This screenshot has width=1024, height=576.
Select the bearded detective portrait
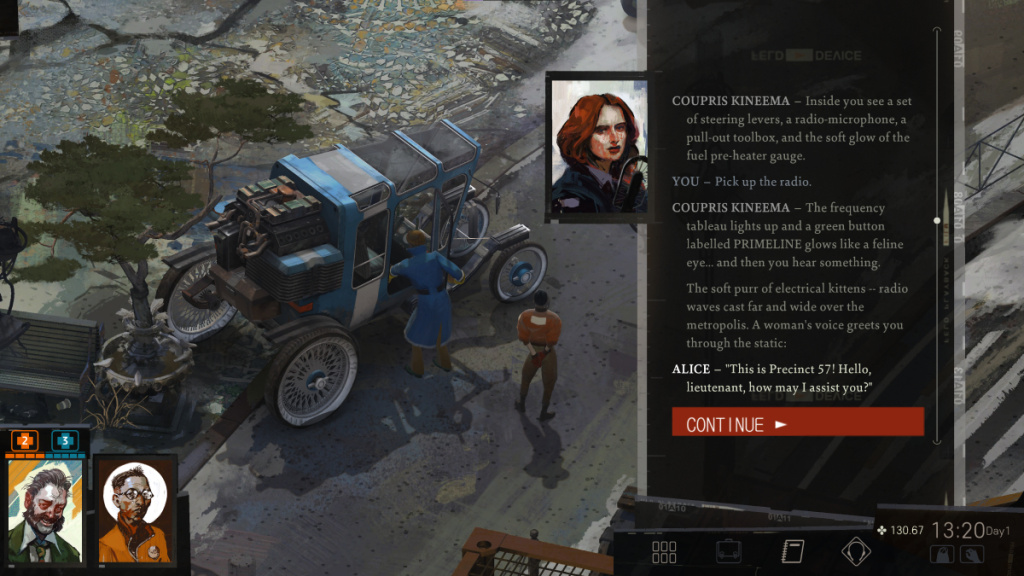(45, 510)
